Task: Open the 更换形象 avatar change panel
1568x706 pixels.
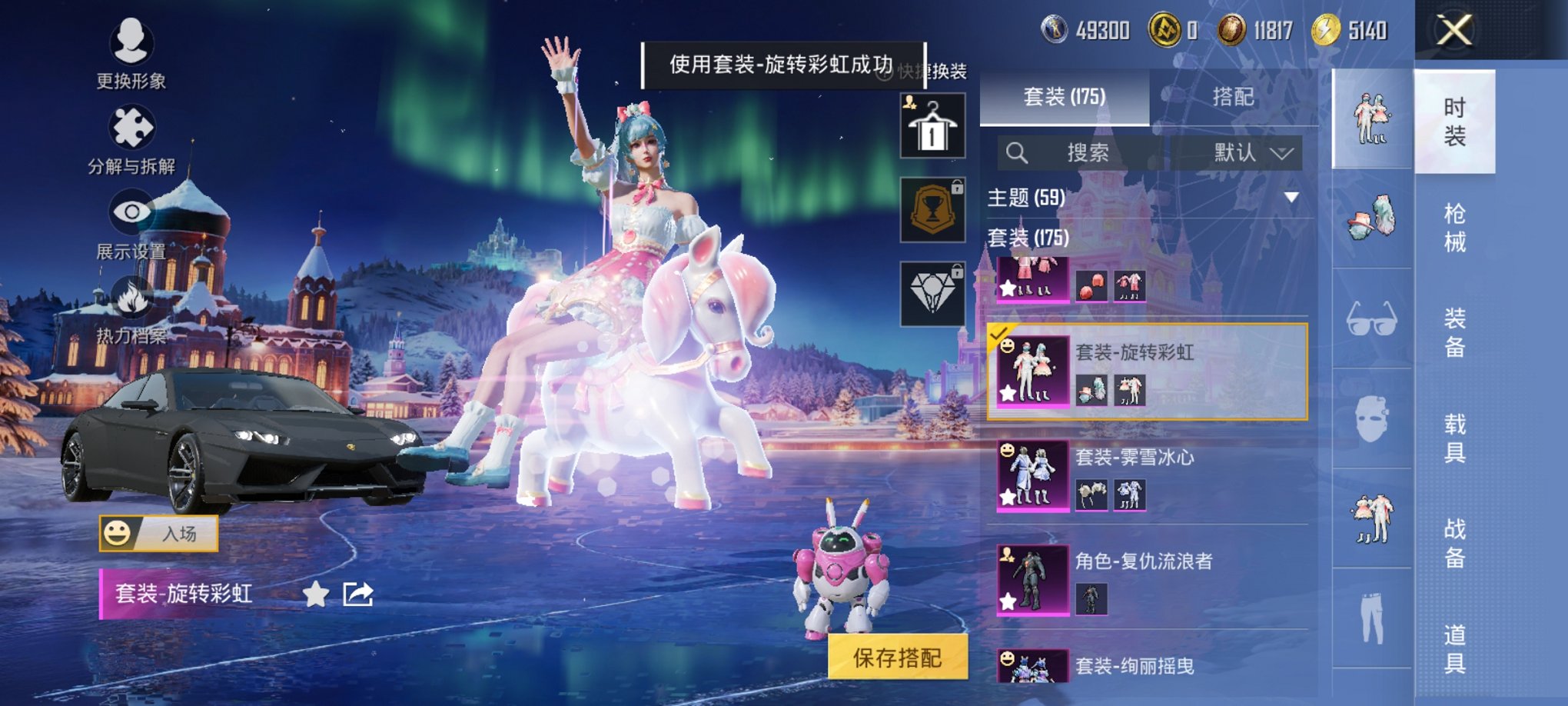Action: tap(131, 55)
